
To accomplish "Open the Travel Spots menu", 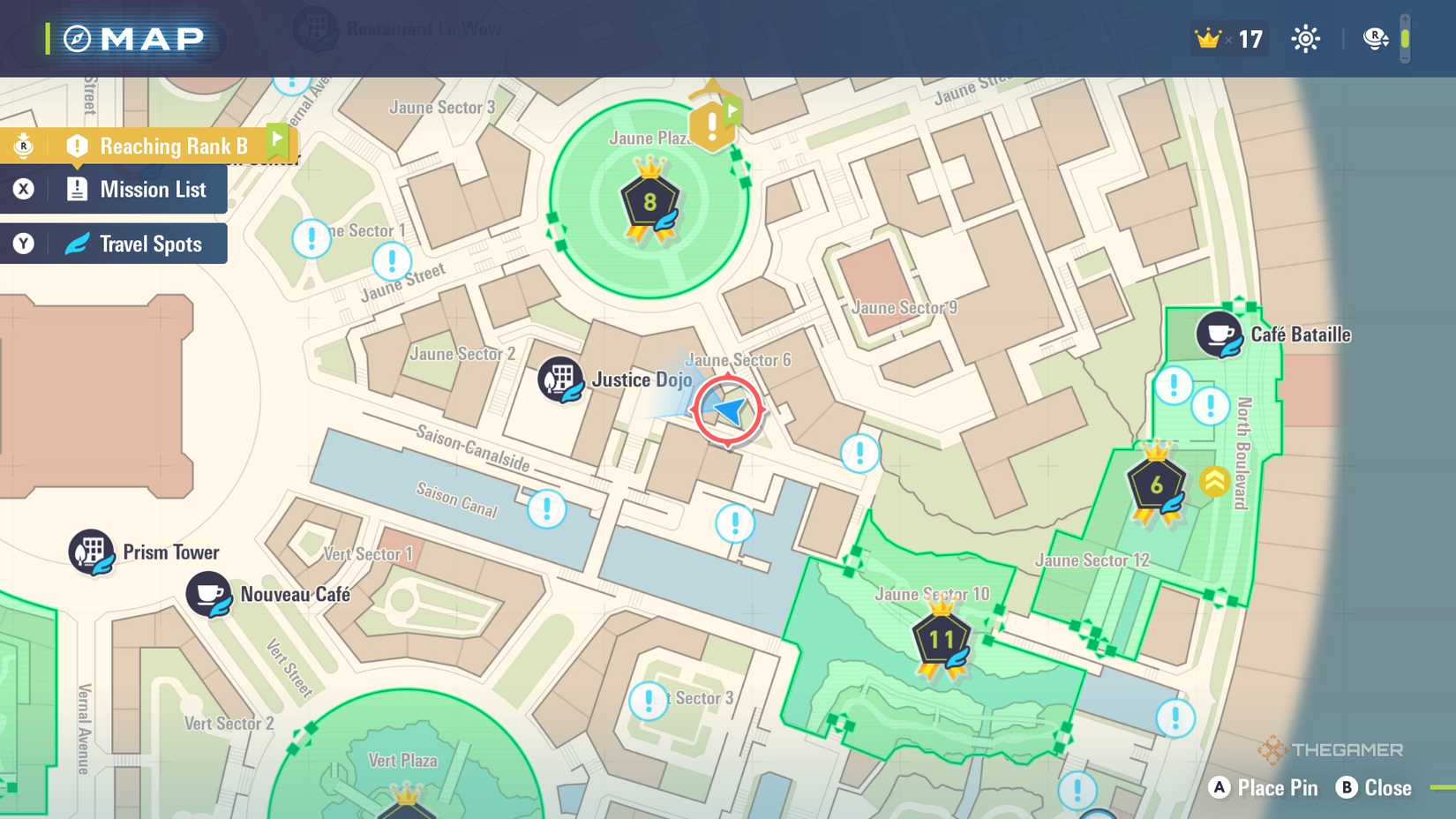I will [x=132, y=244].
